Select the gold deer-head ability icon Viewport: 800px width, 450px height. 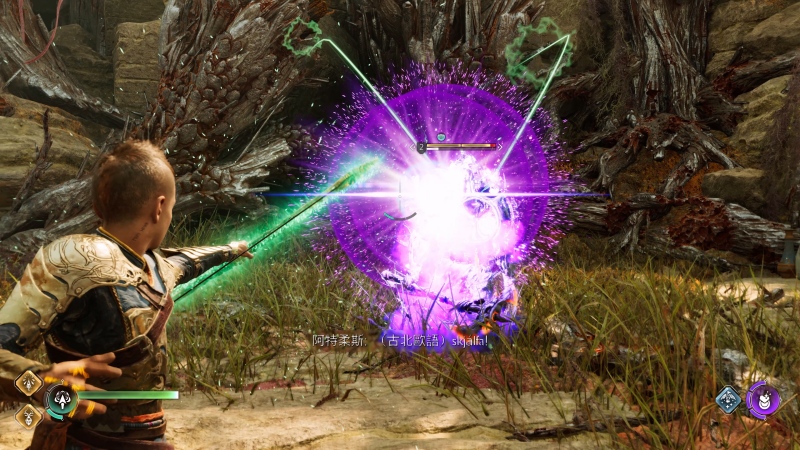[x=28, y=414]
